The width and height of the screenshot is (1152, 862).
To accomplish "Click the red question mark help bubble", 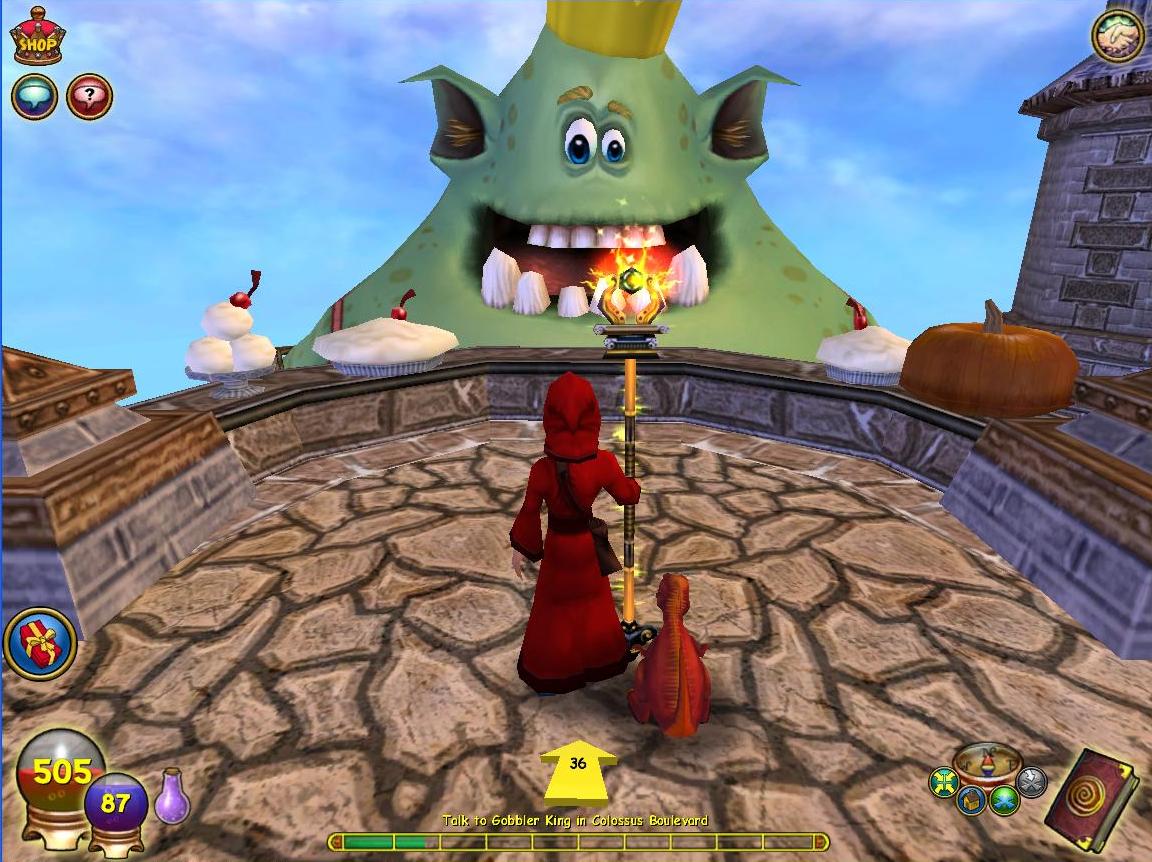I will [x=89, y=97].
